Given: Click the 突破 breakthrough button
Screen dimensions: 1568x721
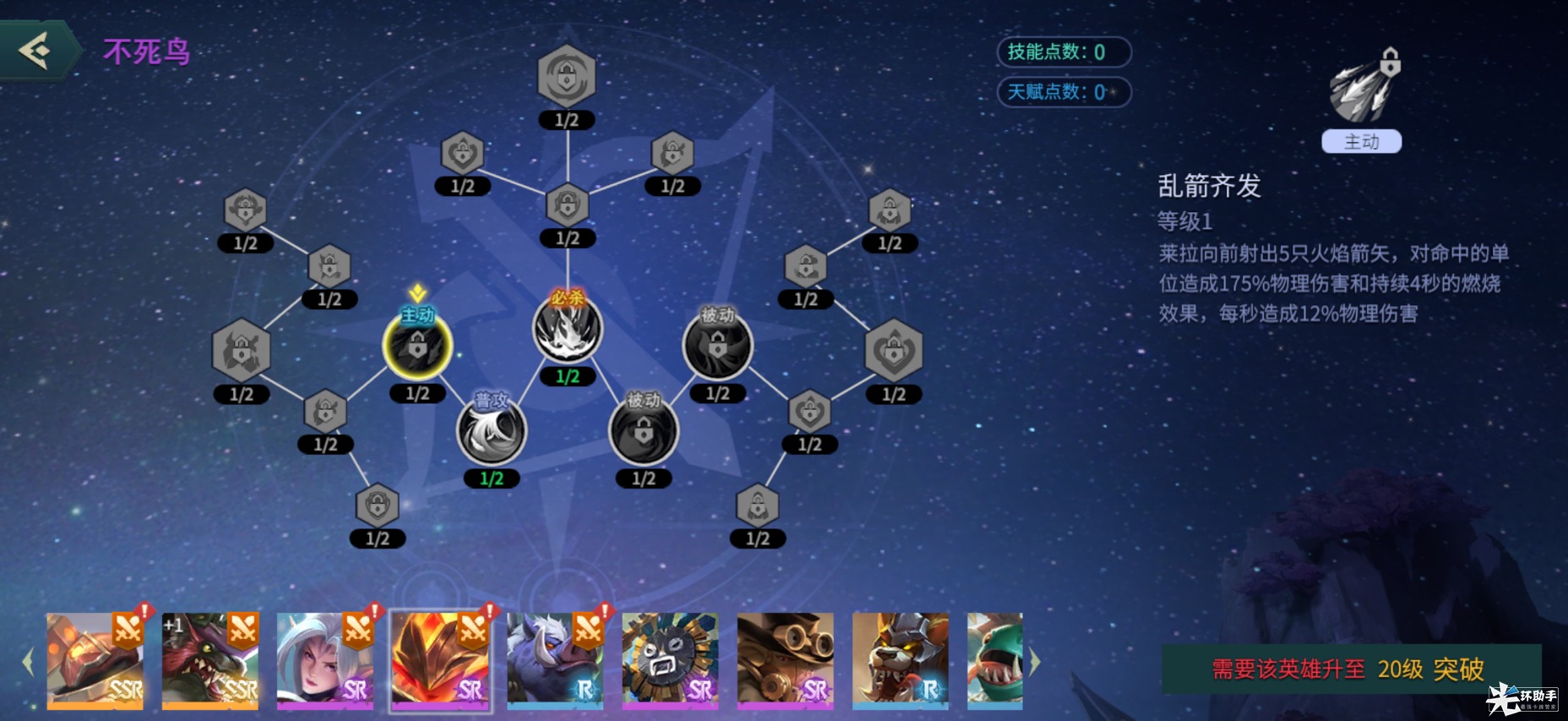Looking at the screenshot, I should pyautogui.click(x=1458, y=669).
